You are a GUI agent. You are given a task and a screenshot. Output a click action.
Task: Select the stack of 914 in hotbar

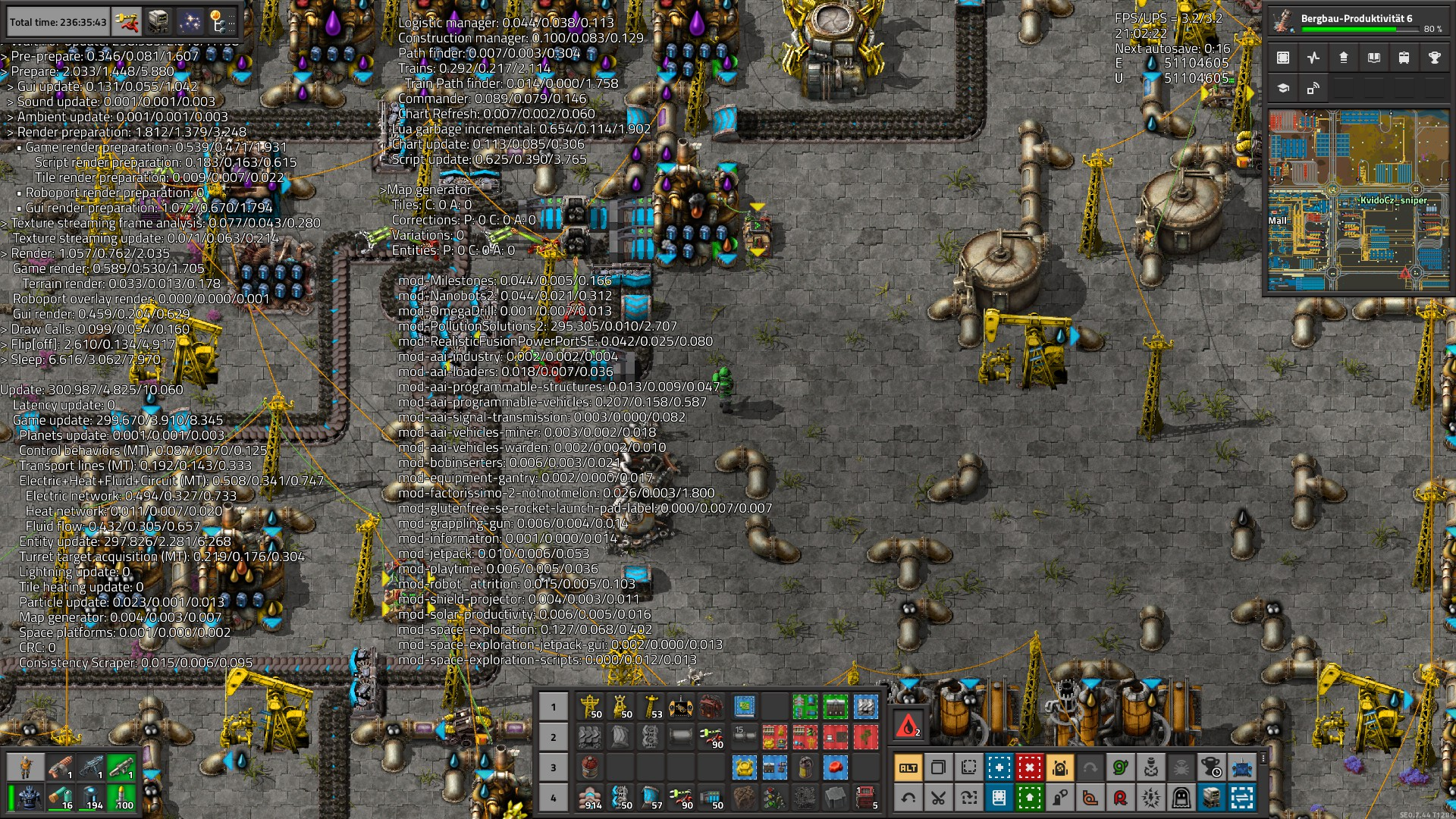(x=590, y=798)
